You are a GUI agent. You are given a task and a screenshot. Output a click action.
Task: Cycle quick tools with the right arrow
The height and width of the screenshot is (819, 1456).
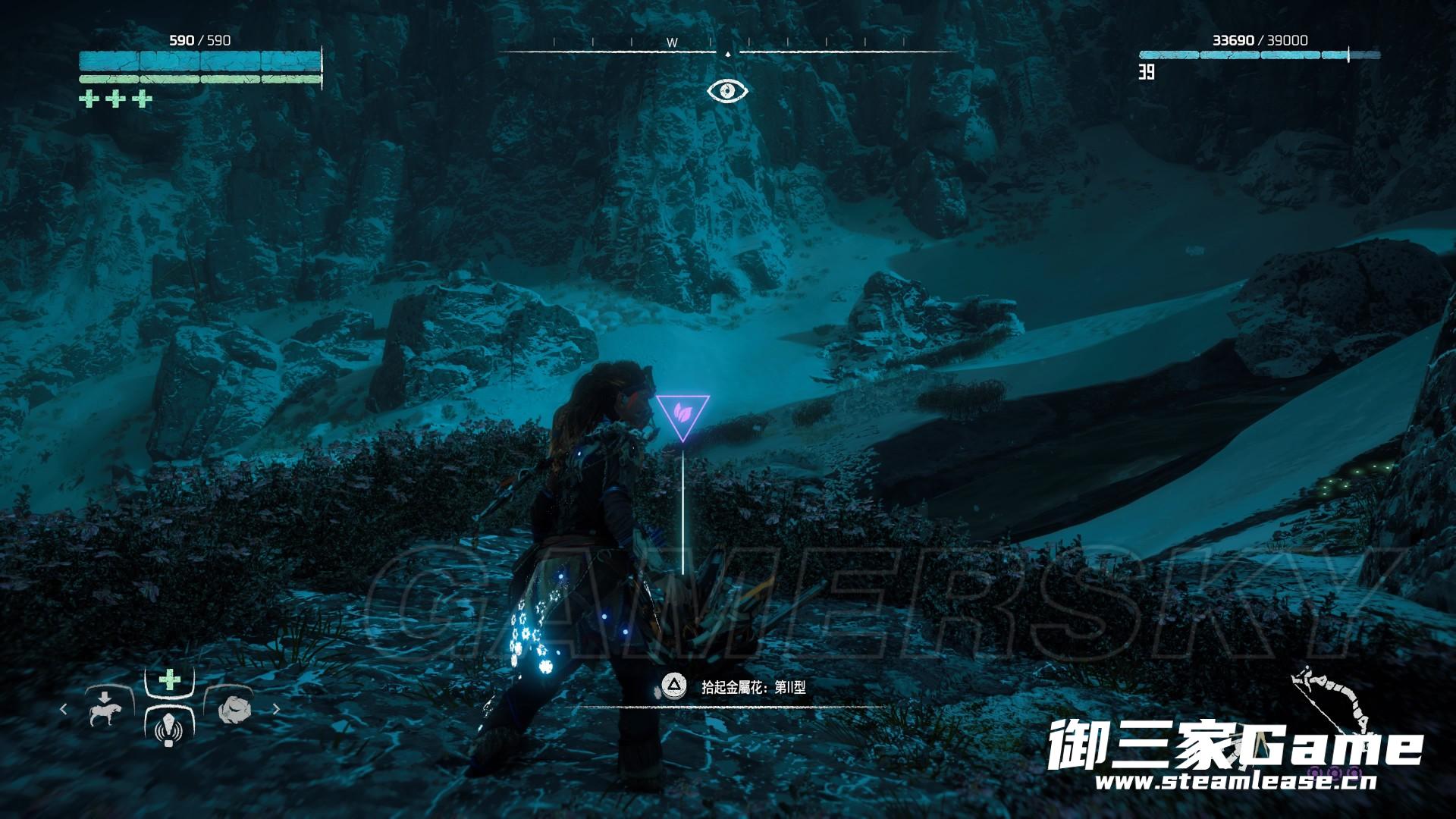pyautogui.click(x=276, y=710)
